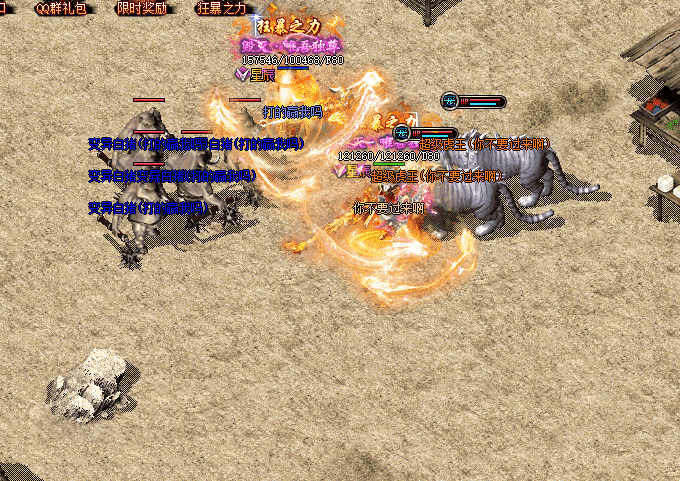The width and height of the screenshot is (680, 481).
Task: Select the 狂暴之力 top menu button
Action: pos(222,8)
